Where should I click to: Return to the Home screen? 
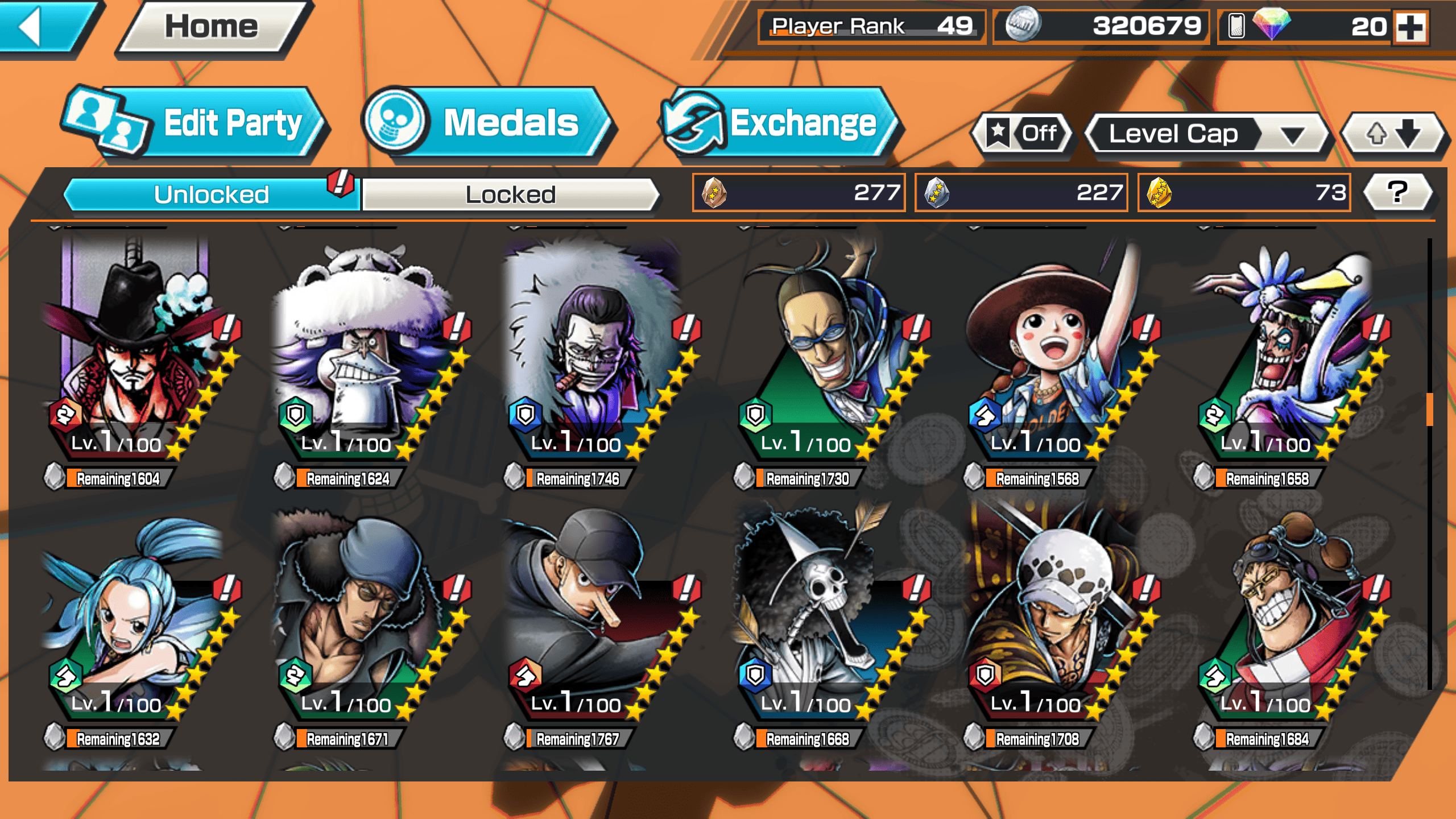coord(212,27)
